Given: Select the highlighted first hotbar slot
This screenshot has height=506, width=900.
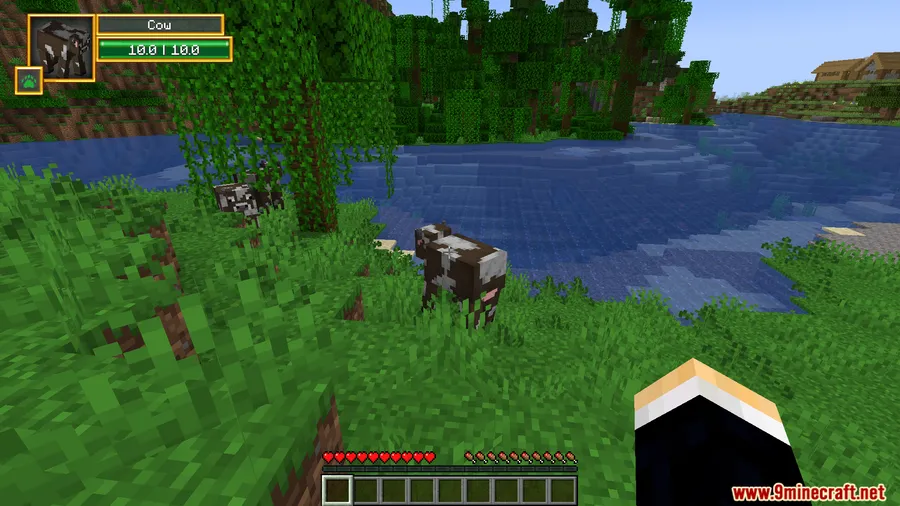Looking at the screenshot, I should [x=338, y=490].
